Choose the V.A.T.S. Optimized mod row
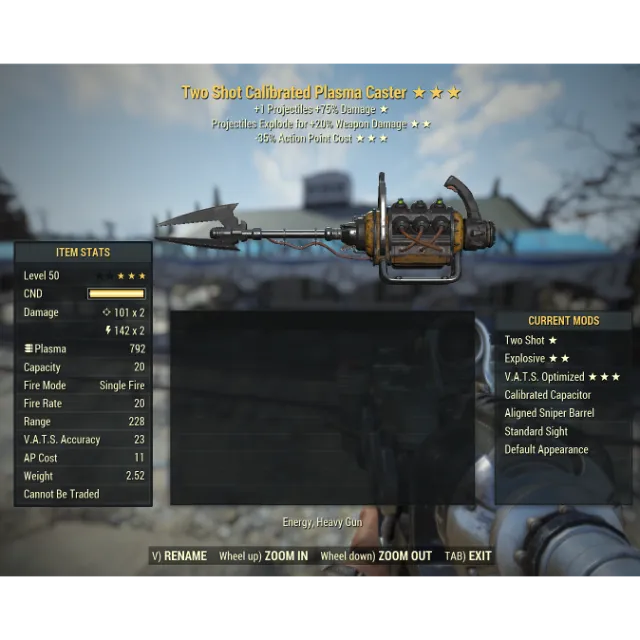640x640 pixels. point(562,377)
